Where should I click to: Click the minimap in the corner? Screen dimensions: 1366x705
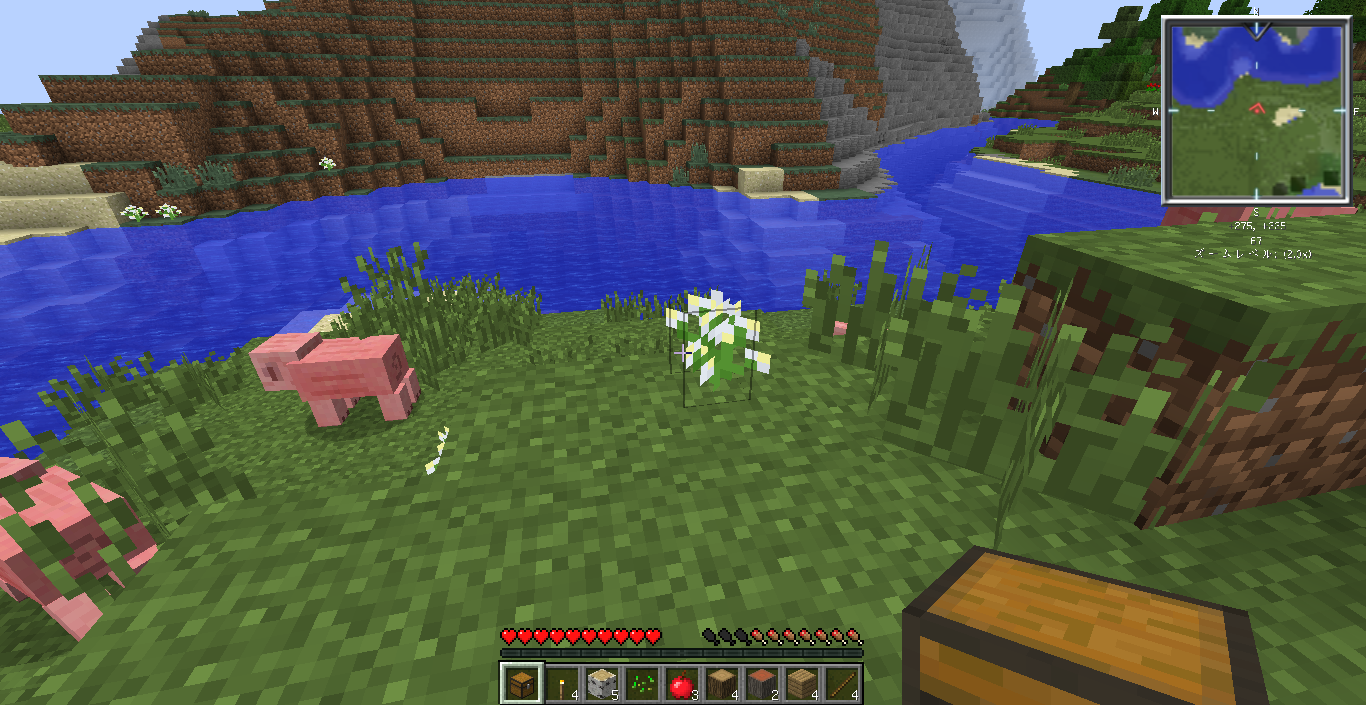click(1256, 110)
